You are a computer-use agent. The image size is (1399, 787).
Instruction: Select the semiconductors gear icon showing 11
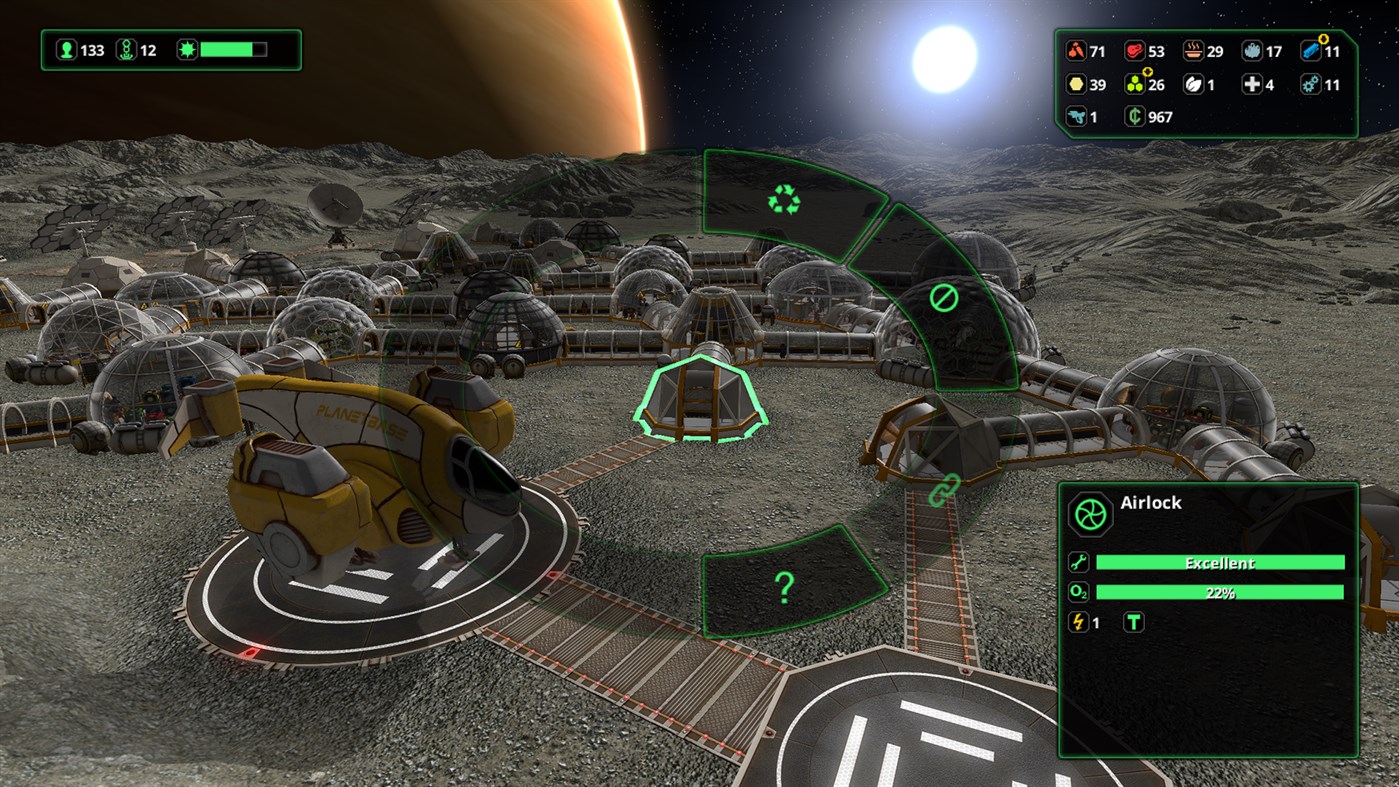coord(1310,85)
